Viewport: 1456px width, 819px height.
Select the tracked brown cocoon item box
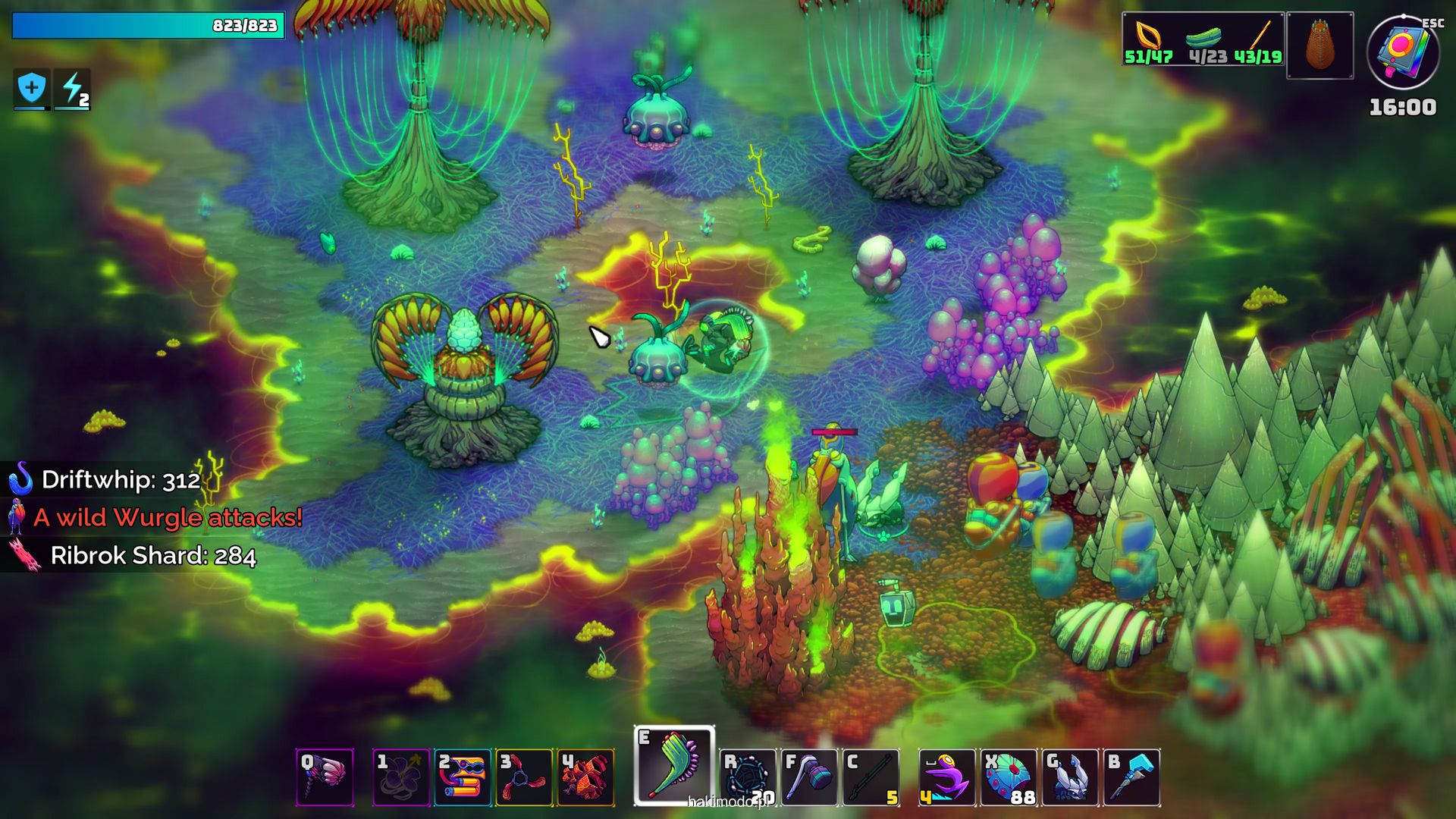(1319, 45)
